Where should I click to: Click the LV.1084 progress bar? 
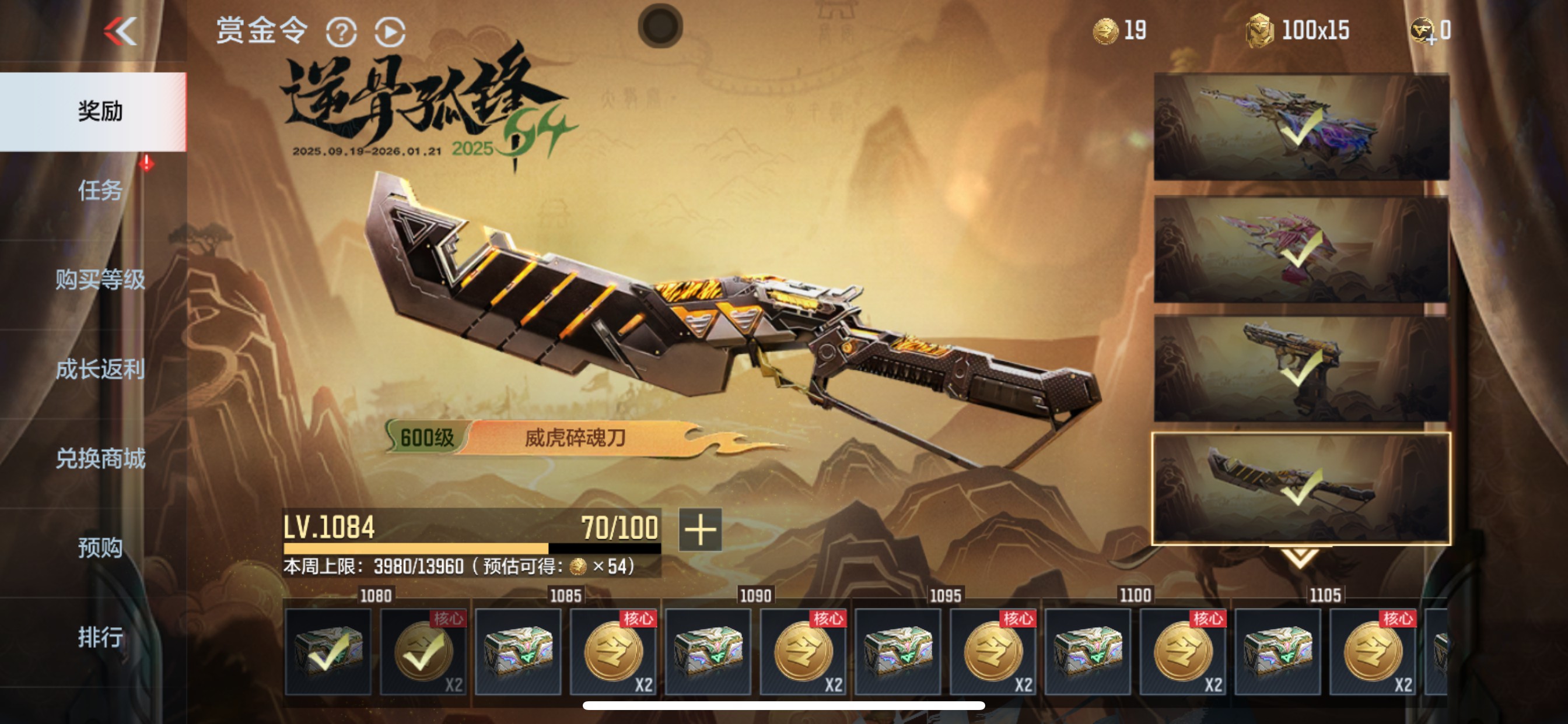(468, 542)
